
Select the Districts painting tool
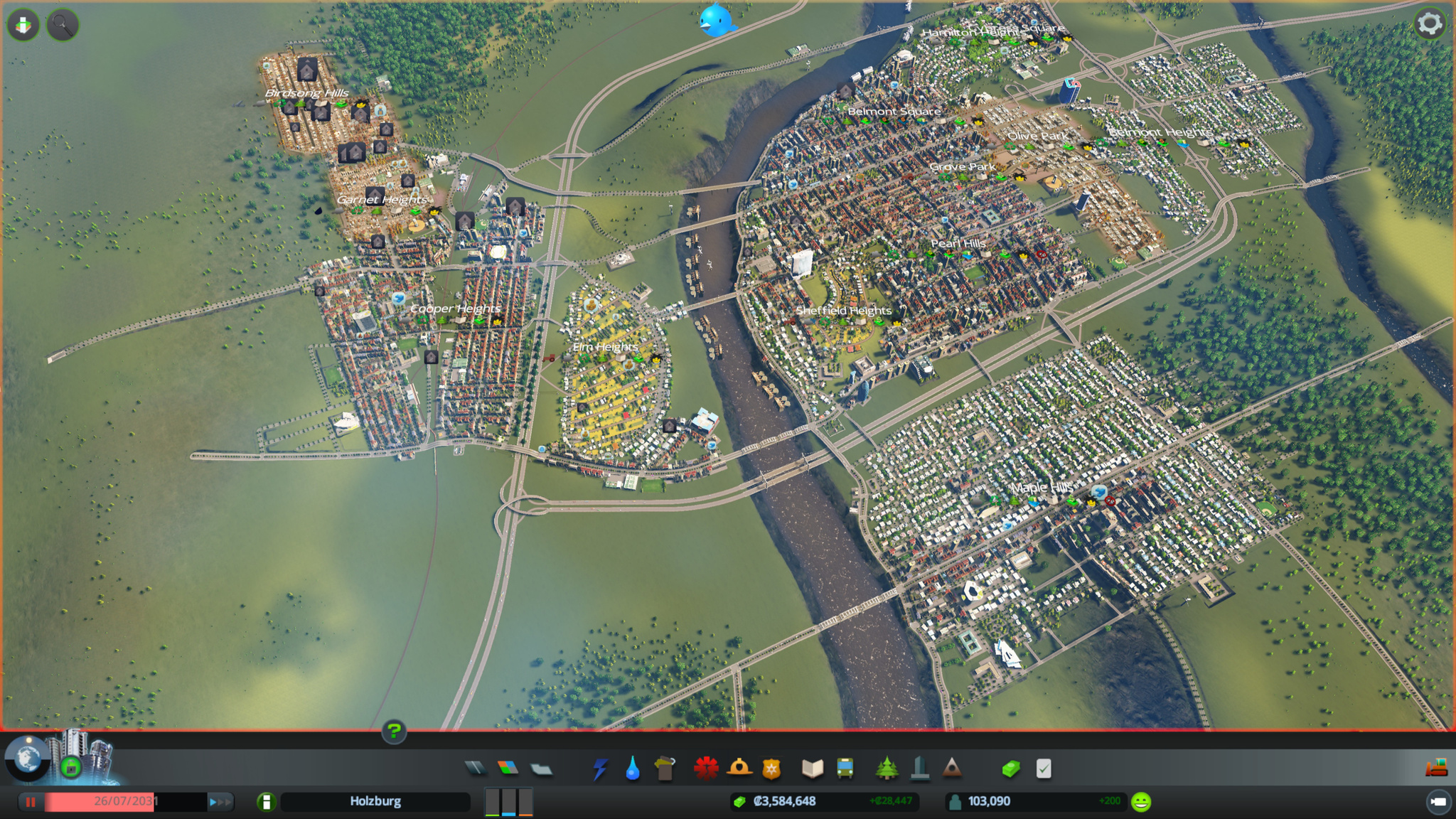541,769
